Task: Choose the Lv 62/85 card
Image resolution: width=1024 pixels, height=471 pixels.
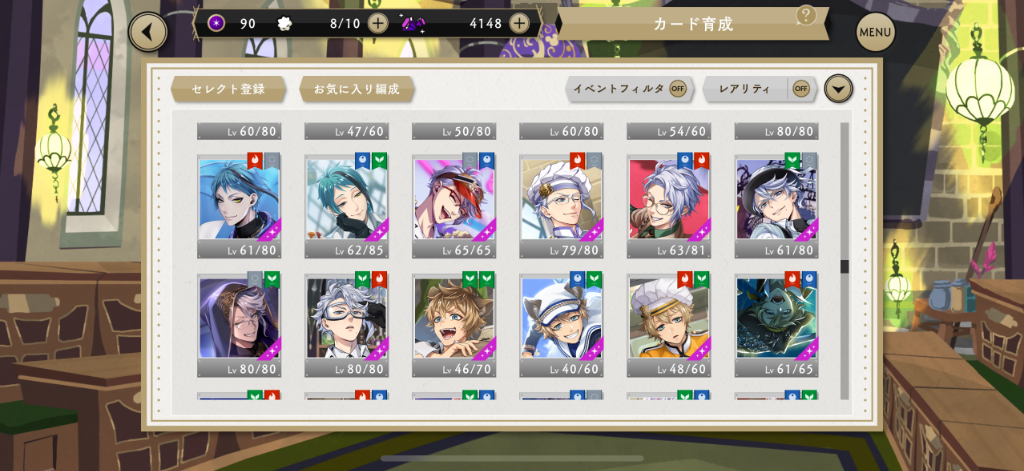Action: point(347,204)
